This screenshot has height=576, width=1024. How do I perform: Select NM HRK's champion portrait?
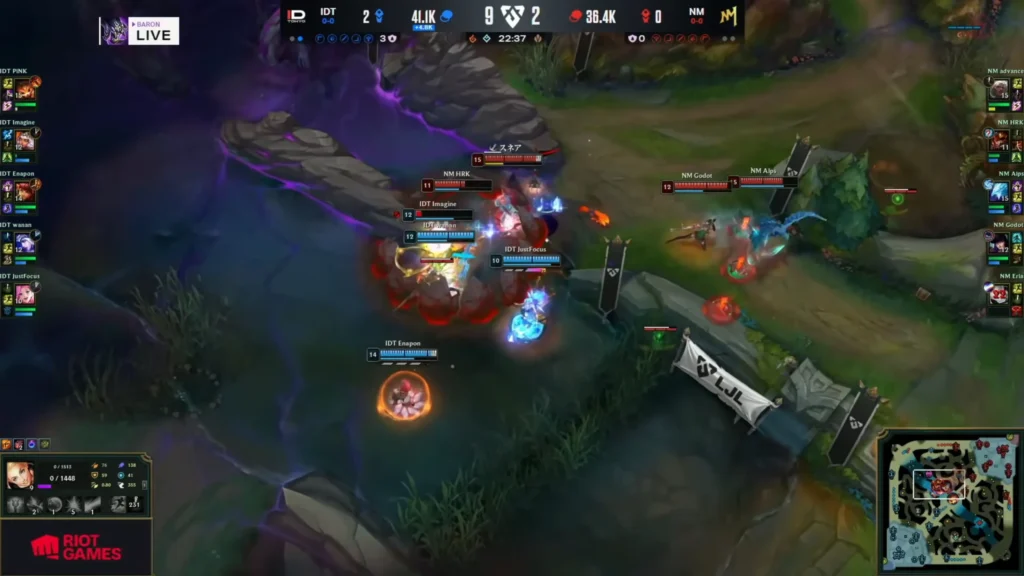[x=999, y=141]
